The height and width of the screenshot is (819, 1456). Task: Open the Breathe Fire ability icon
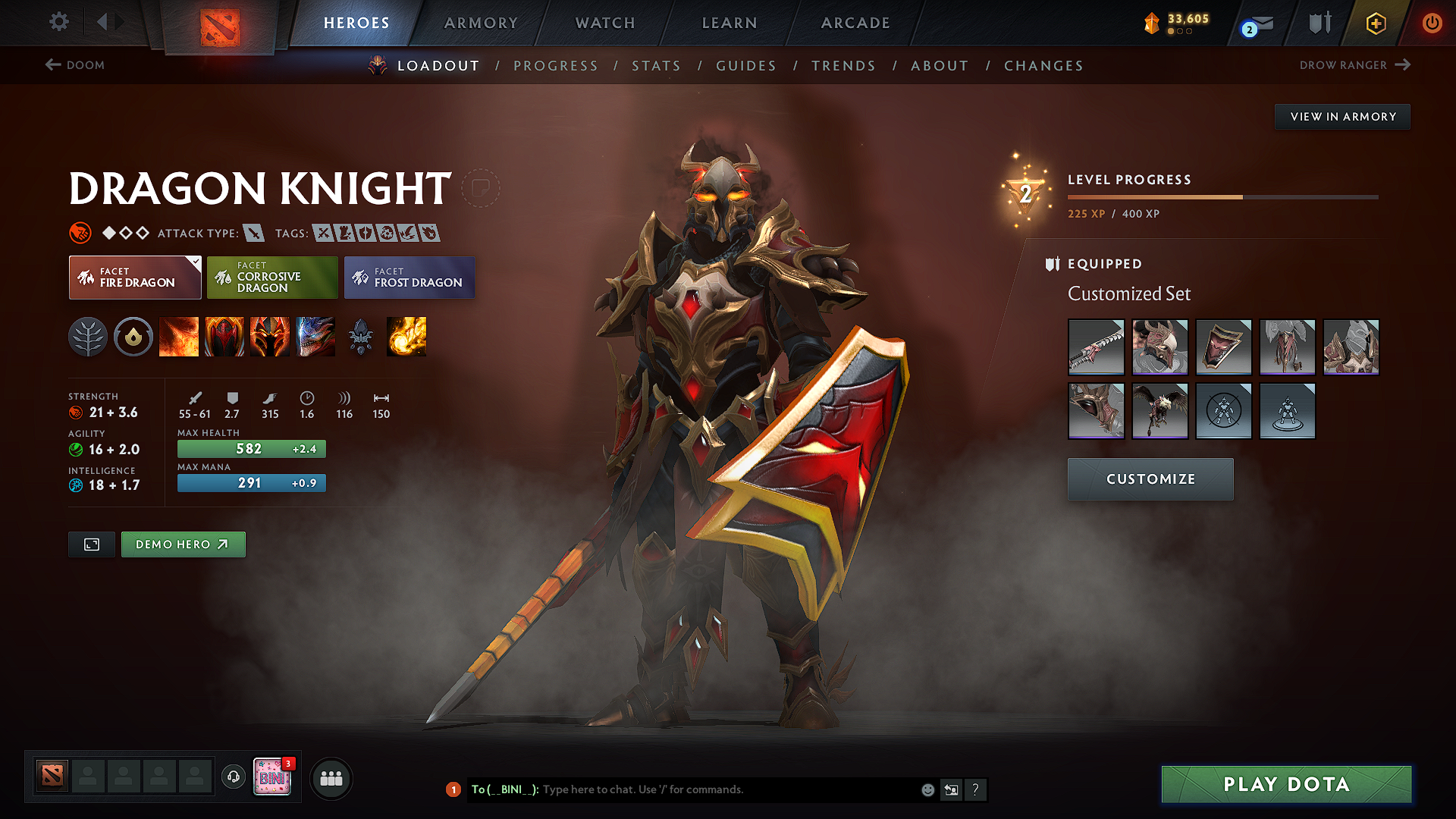tap(179, 337)
